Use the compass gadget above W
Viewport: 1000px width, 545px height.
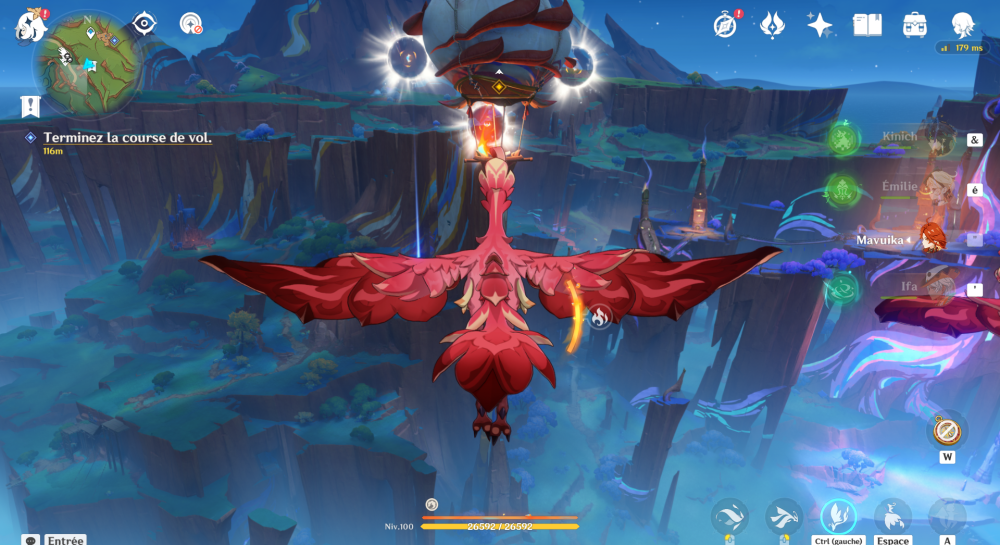coord(946,431)
